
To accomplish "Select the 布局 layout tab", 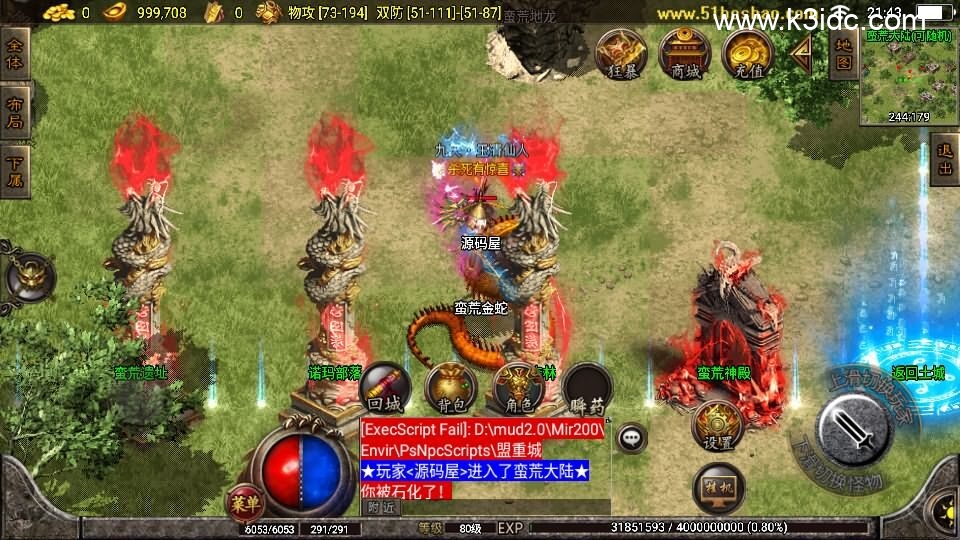I will [16, 112].
